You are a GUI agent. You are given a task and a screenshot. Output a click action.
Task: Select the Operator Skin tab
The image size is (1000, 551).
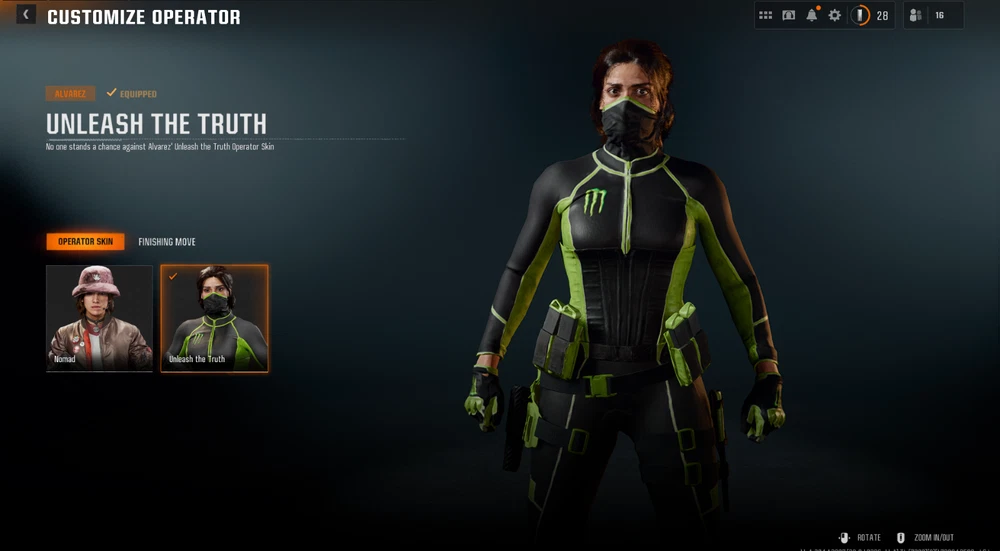85,242
